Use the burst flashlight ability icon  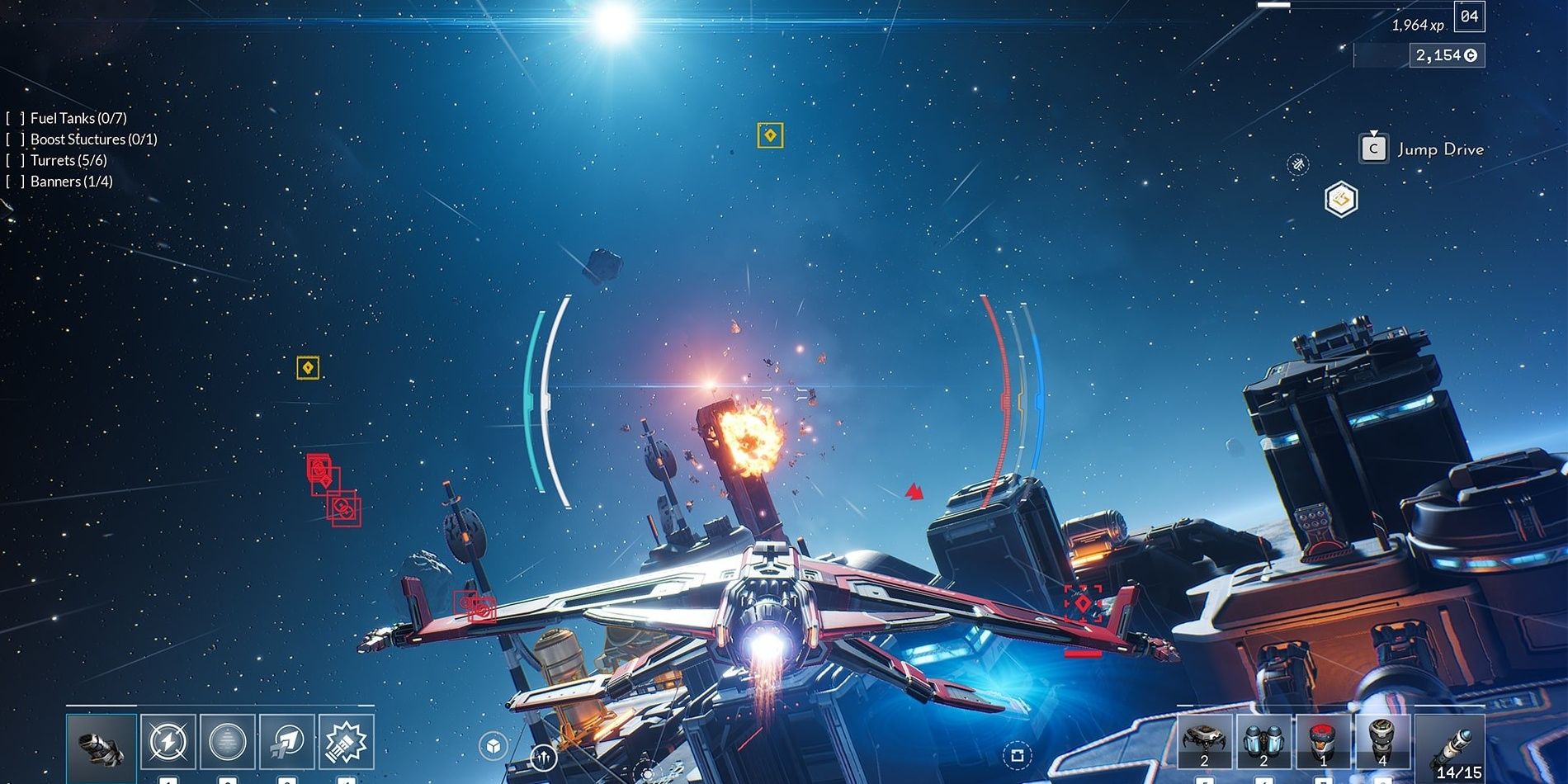pyautogui.click(x=347, y=742)
